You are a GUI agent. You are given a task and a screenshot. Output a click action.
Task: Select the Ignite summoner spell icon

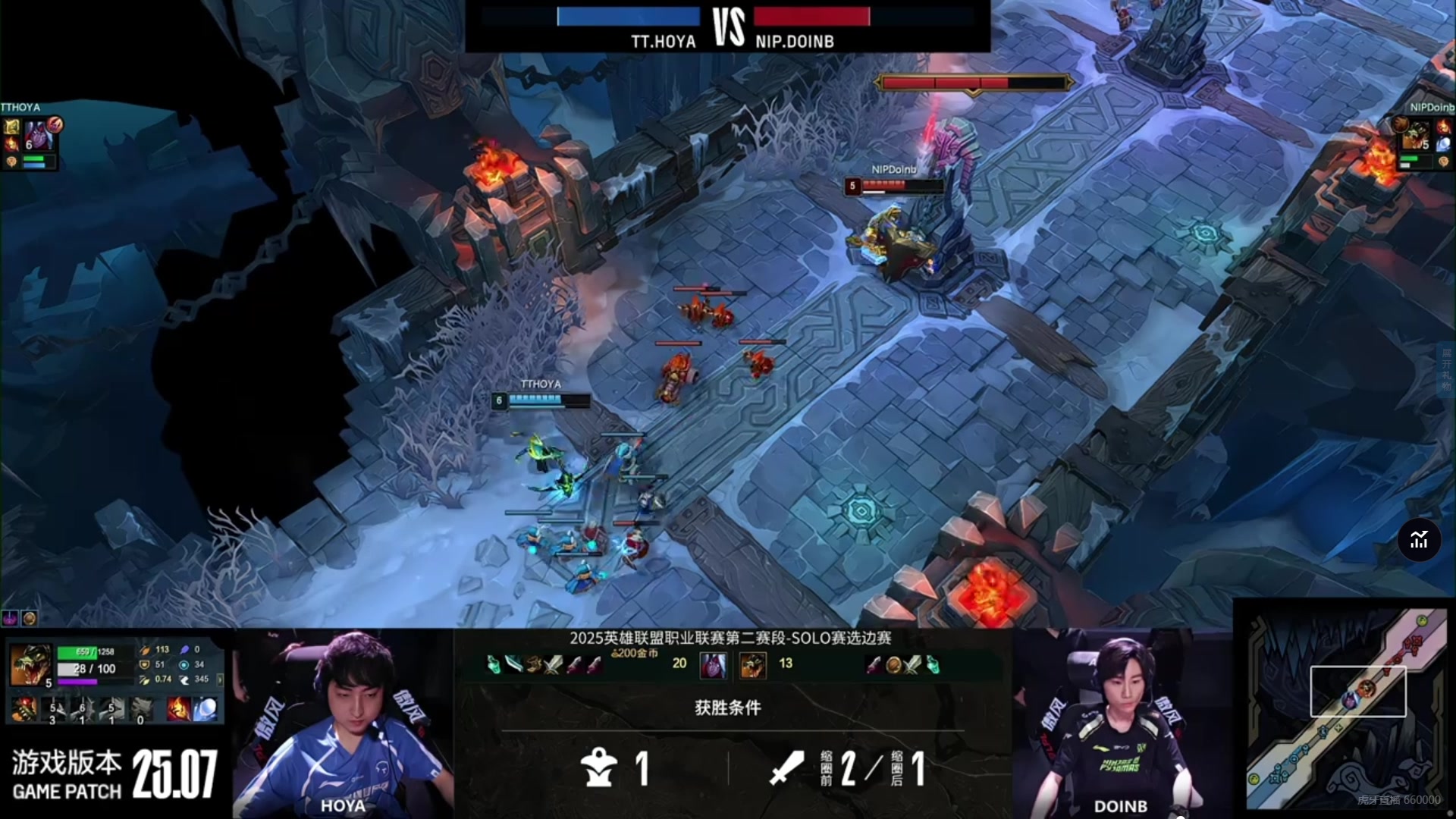pos(179,709)
